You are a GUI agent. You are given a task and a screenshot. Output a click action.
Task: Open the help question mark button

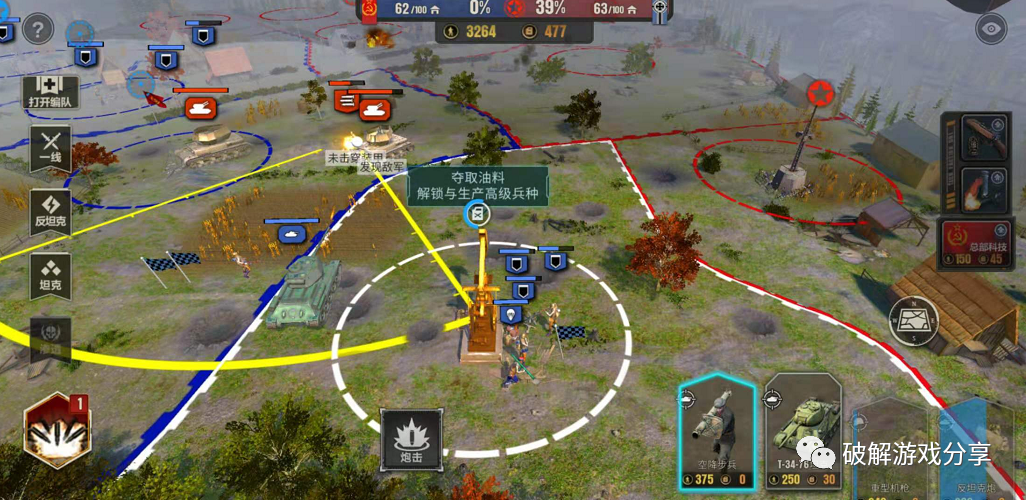click(38, 28)
